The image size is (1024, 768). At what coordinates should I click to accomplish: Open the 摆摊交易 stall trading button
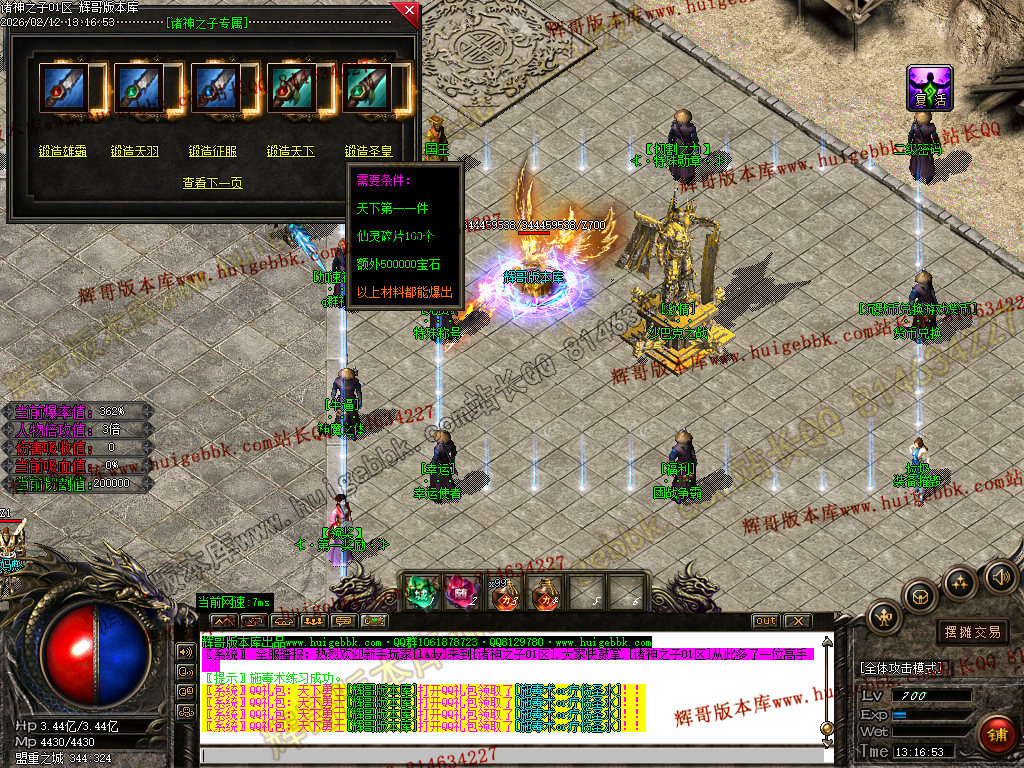click(972, 632)
